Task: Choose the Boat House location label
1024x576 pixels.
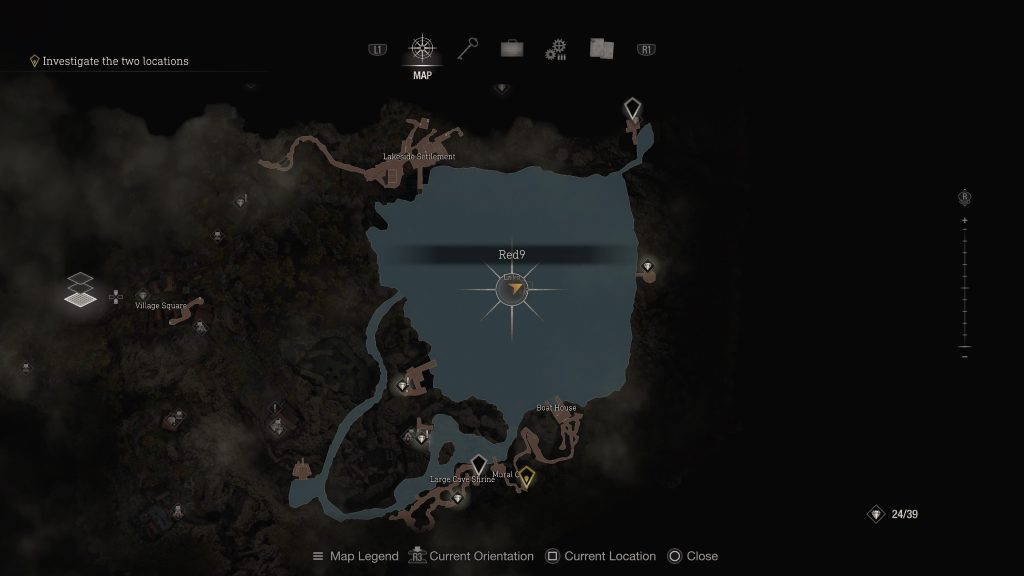Action: tap(556, 408)
